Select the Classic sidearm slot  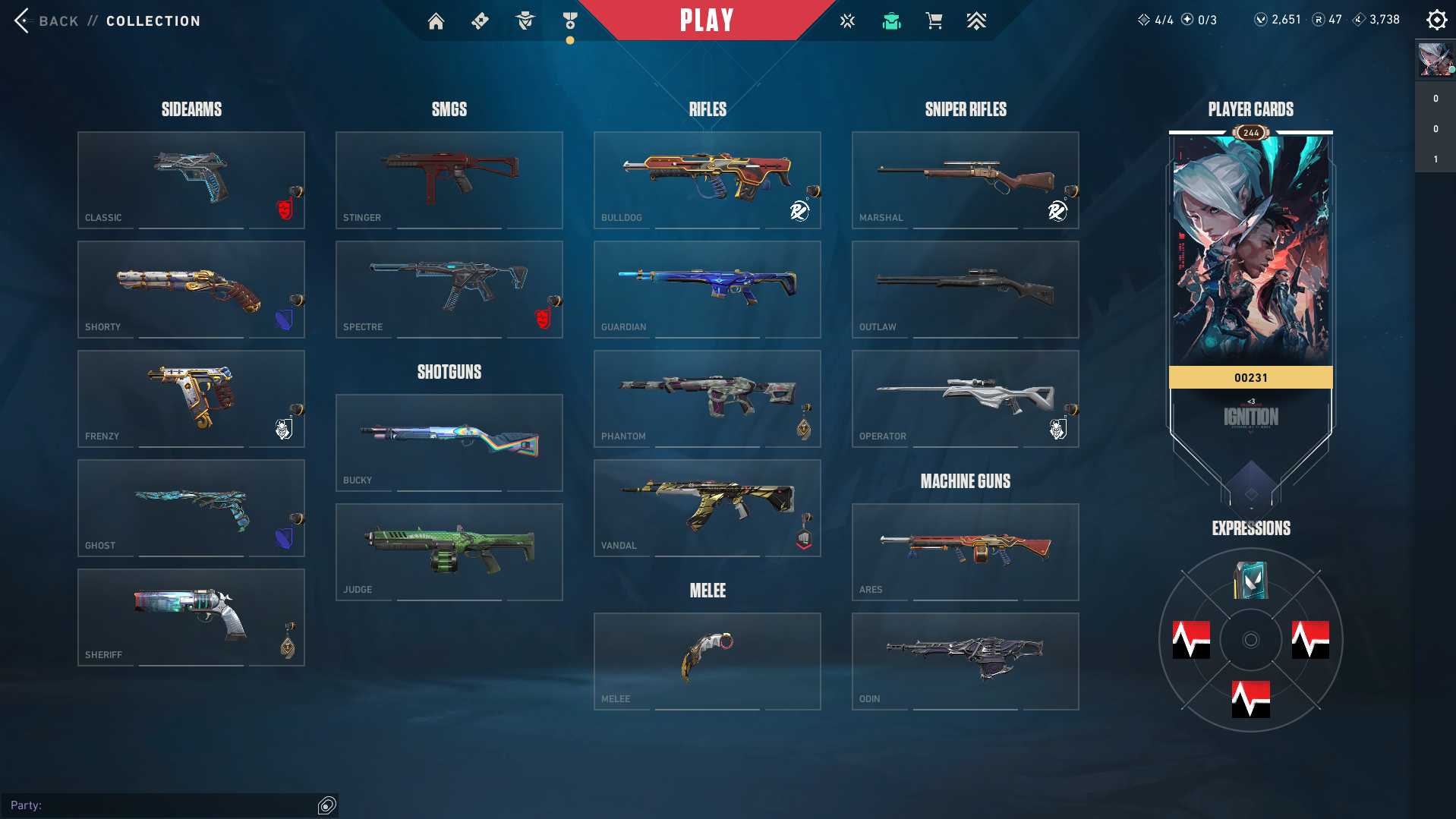[191, 180]
